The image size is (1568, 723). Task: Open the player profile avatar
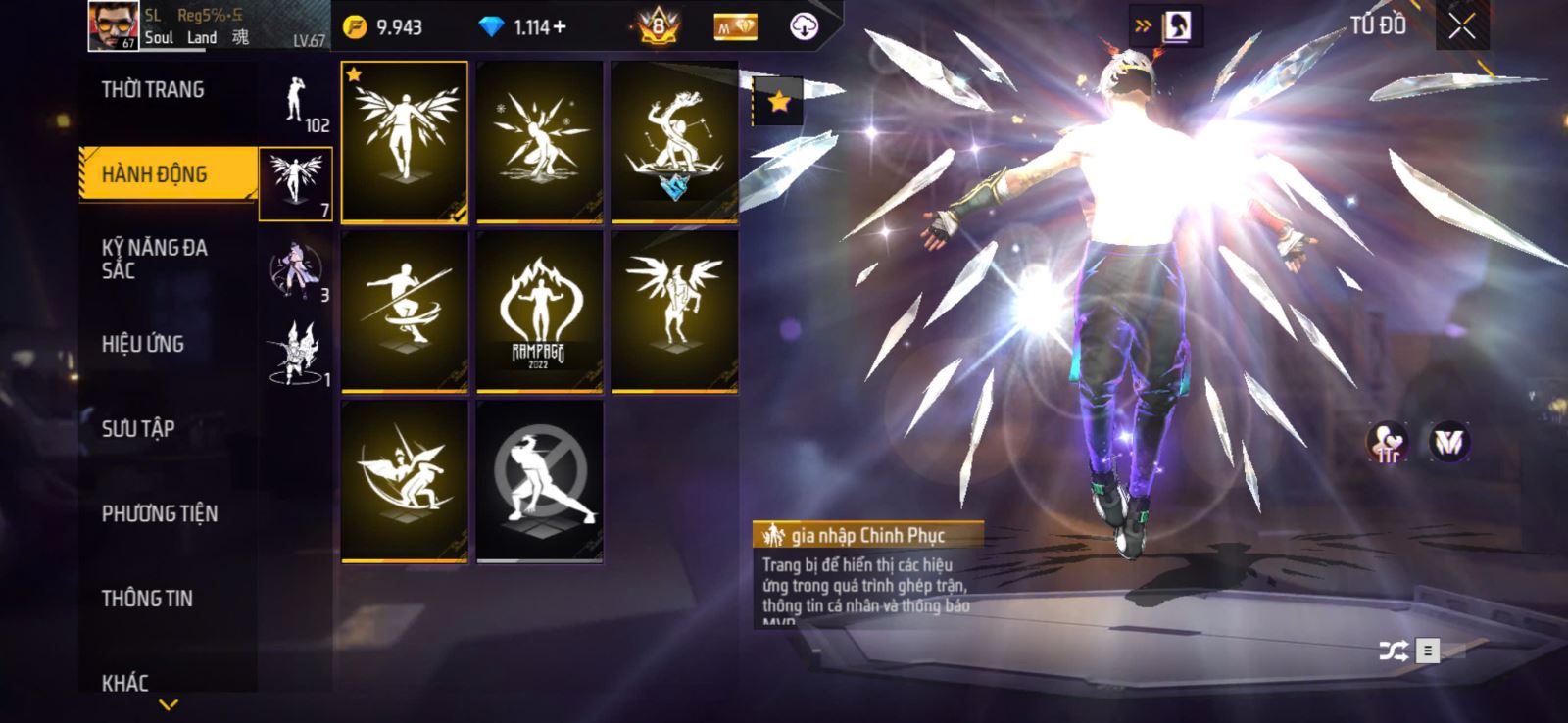(x=113, y=25)
